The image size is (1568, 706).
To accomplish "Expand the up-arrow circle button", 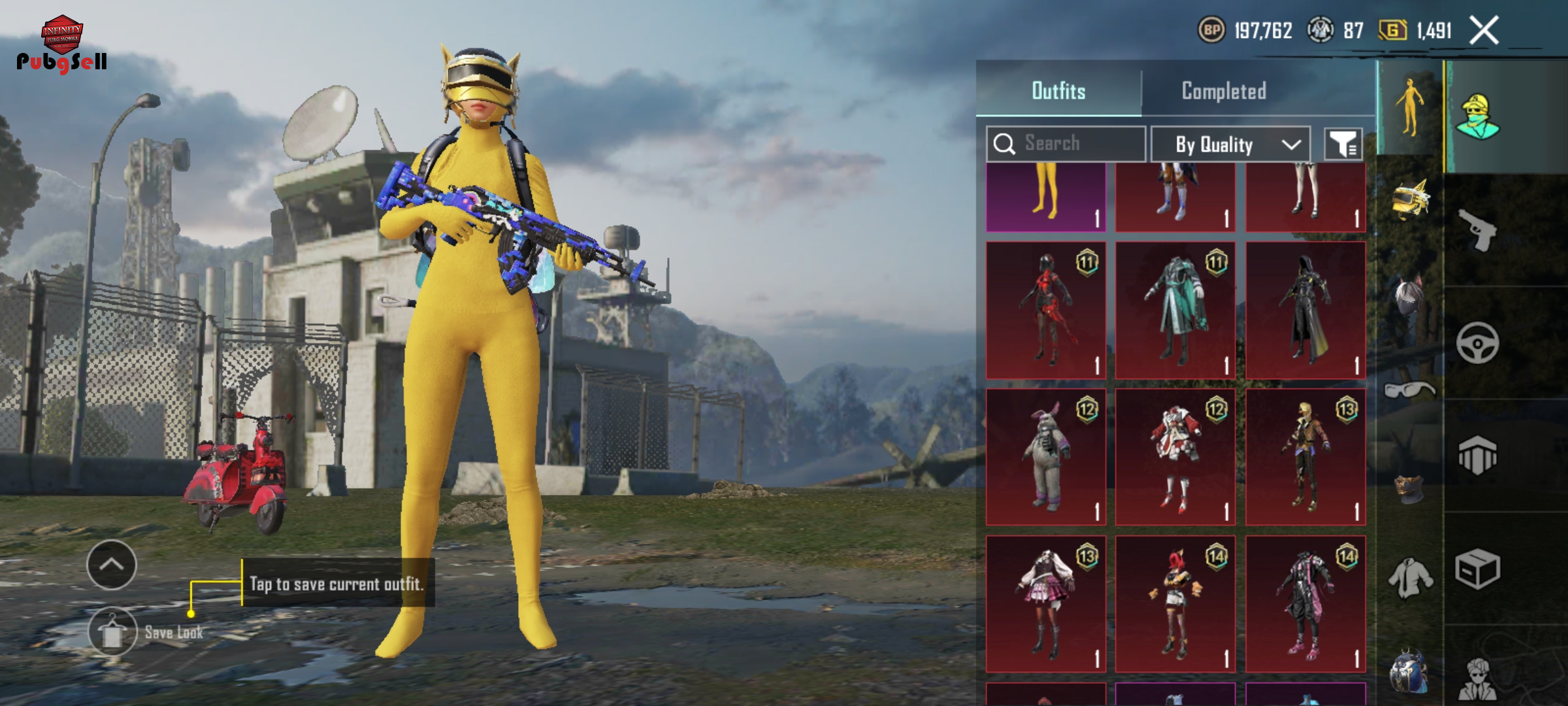I will 112,565.
